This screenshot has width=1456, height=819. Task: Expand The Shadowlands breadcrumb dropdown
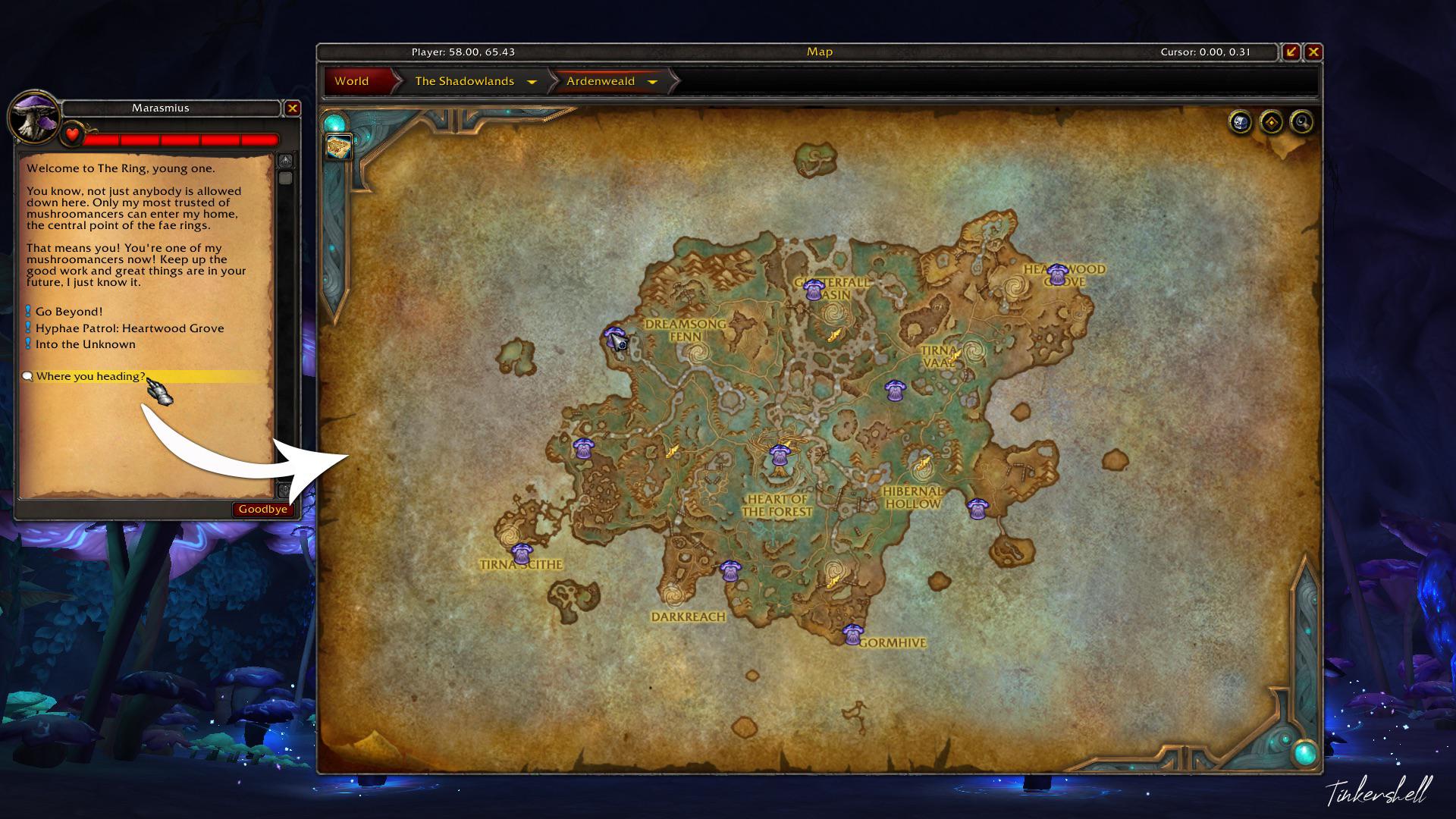coord(533,81)
